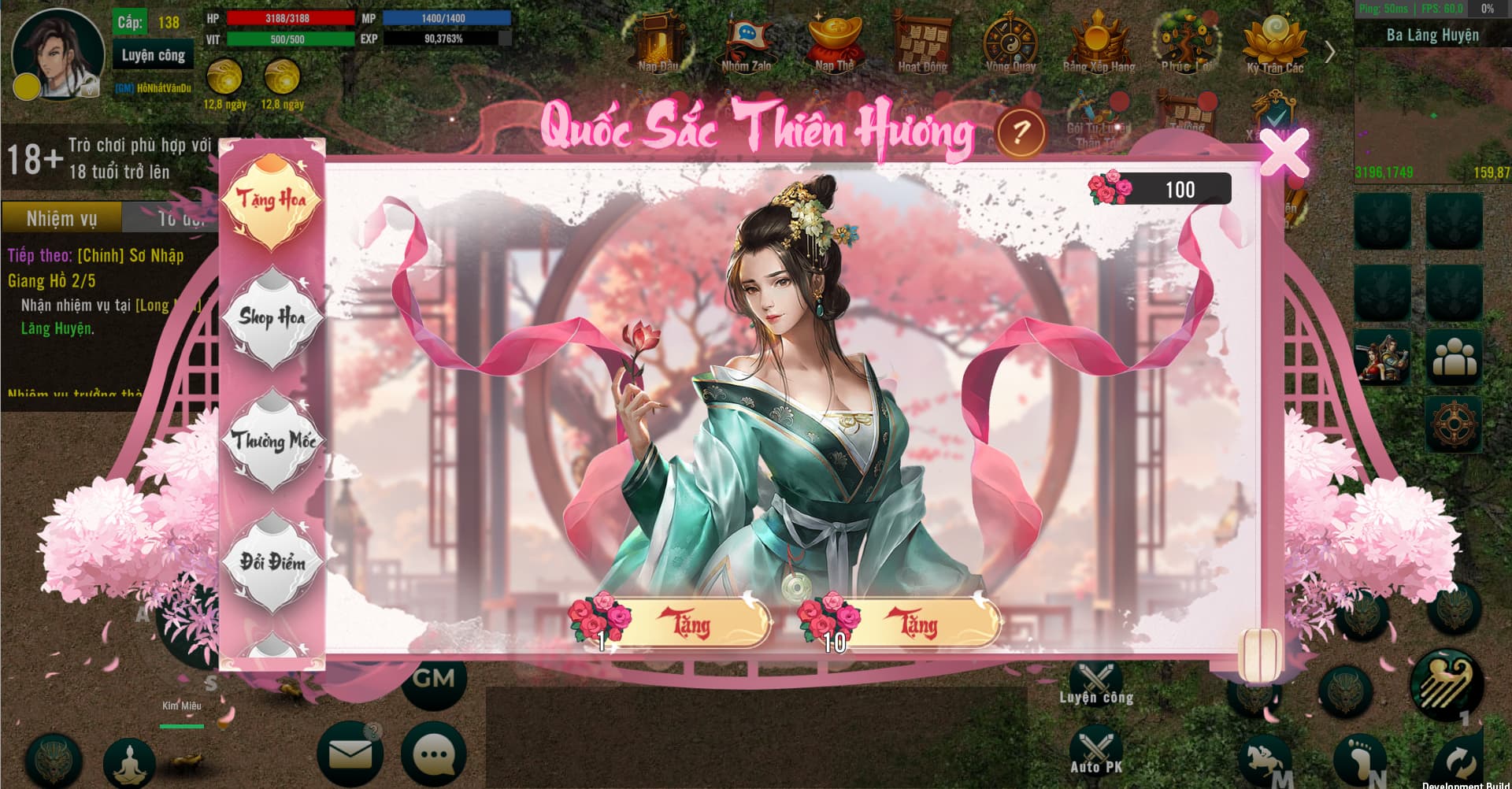Toggle Auto PK mode
The height and width of the screenshot is (789, 1512).
point(1095,751)
